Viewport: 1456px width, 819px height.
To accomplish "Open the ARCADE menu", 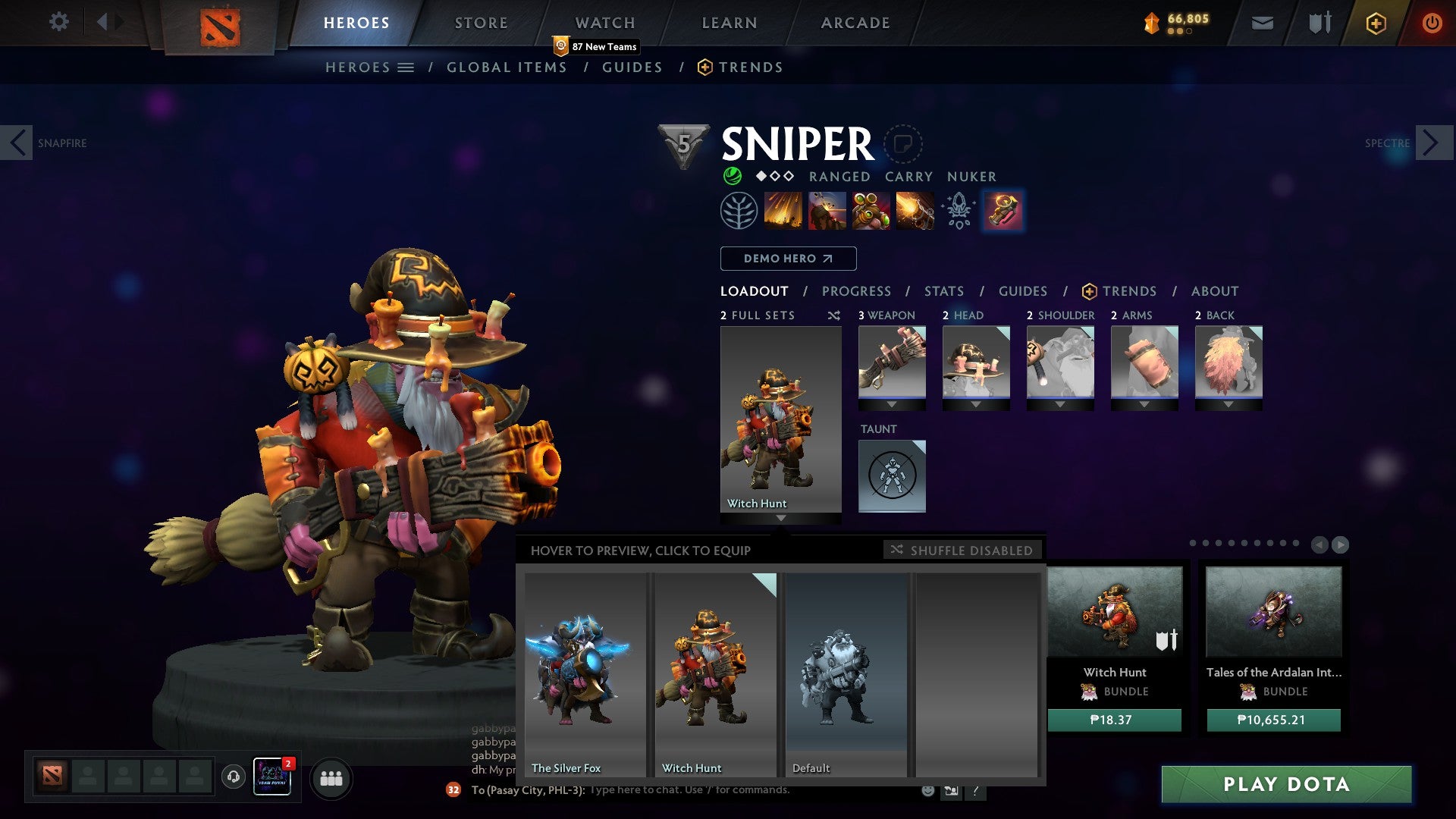I will (855, 23).
